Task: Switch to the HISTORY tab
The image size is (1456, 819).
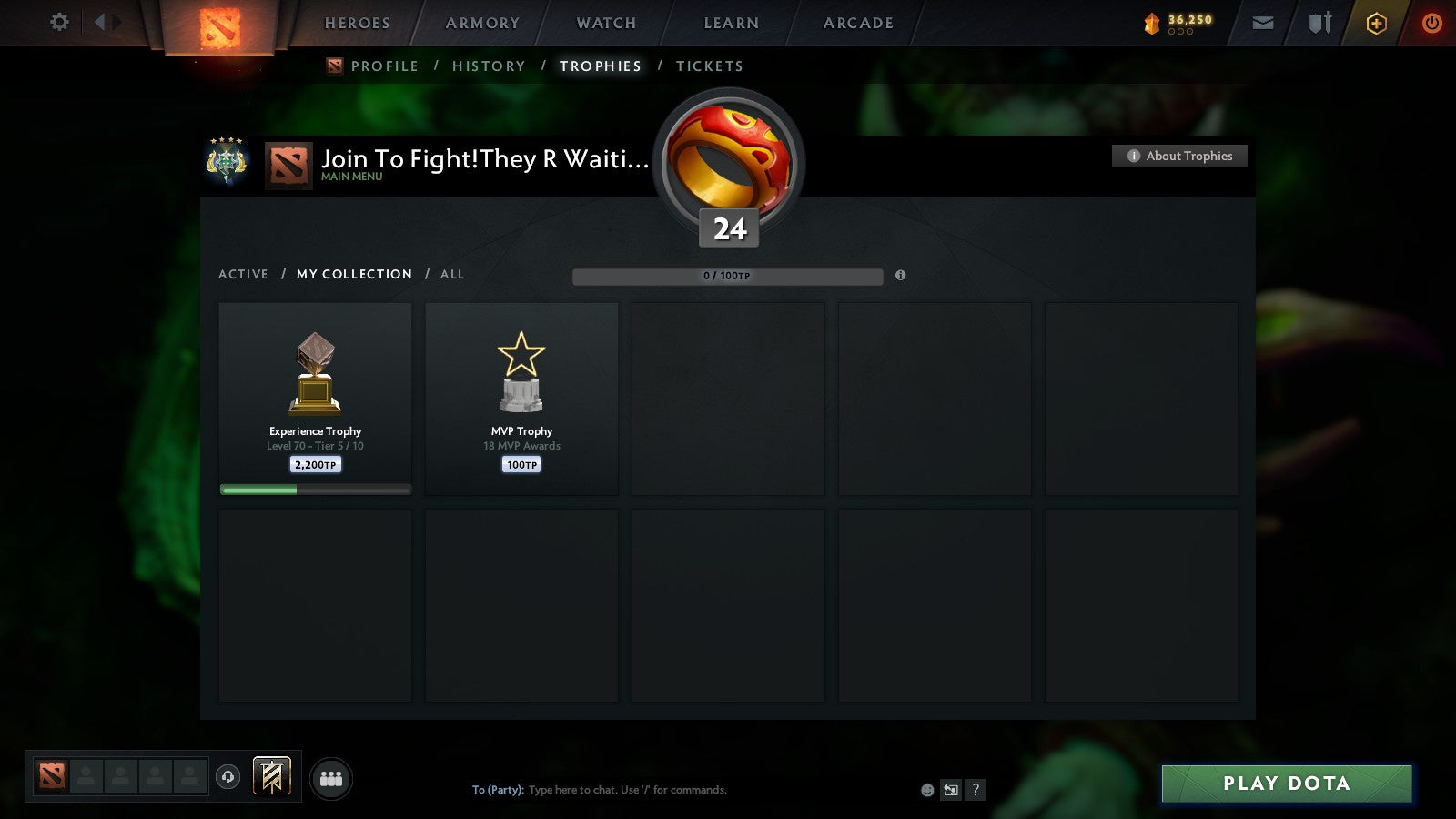Action: tap(489, 66)
